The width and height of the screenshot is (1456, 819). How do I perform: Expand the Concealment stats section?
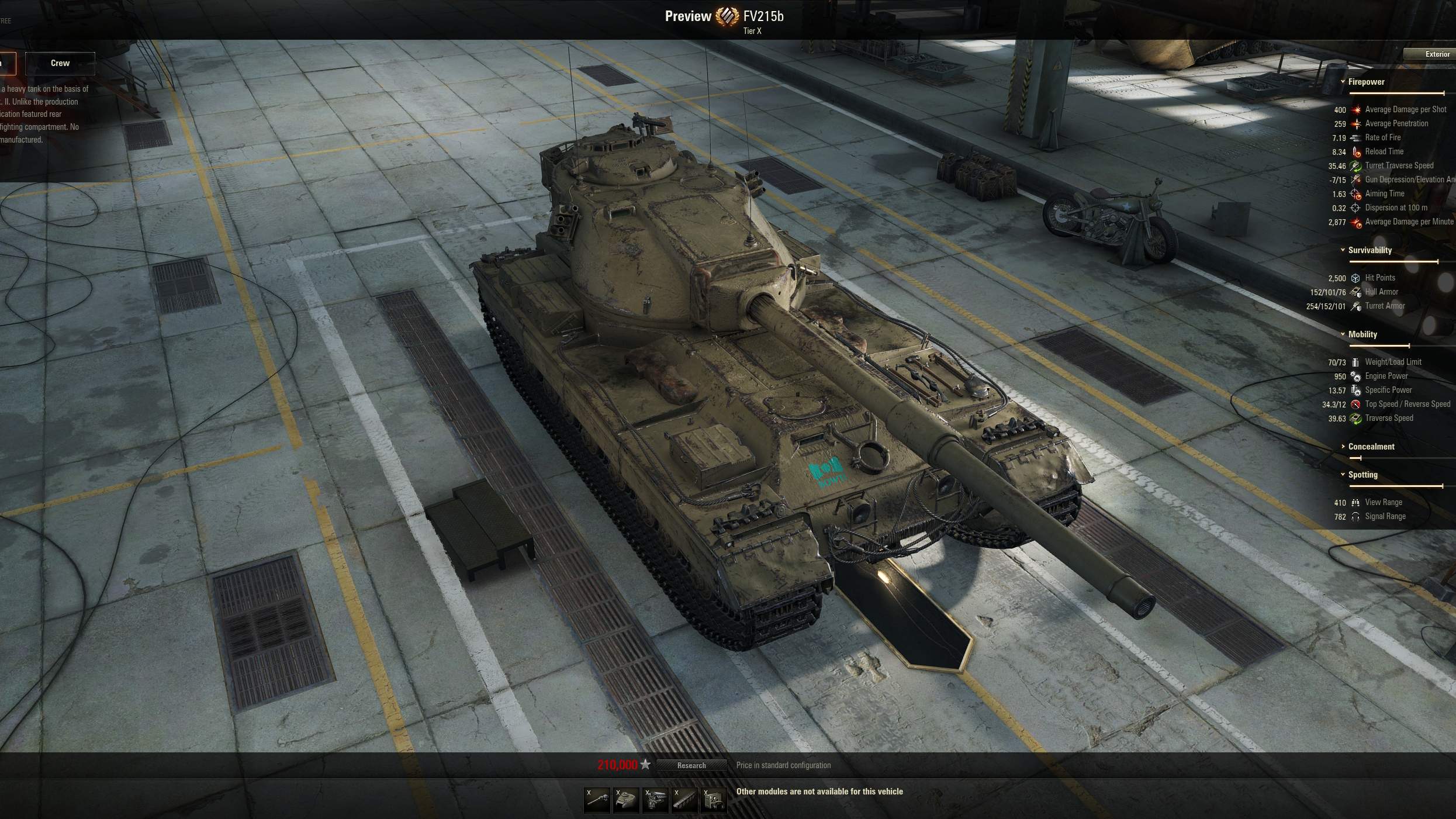(1370, 447)
